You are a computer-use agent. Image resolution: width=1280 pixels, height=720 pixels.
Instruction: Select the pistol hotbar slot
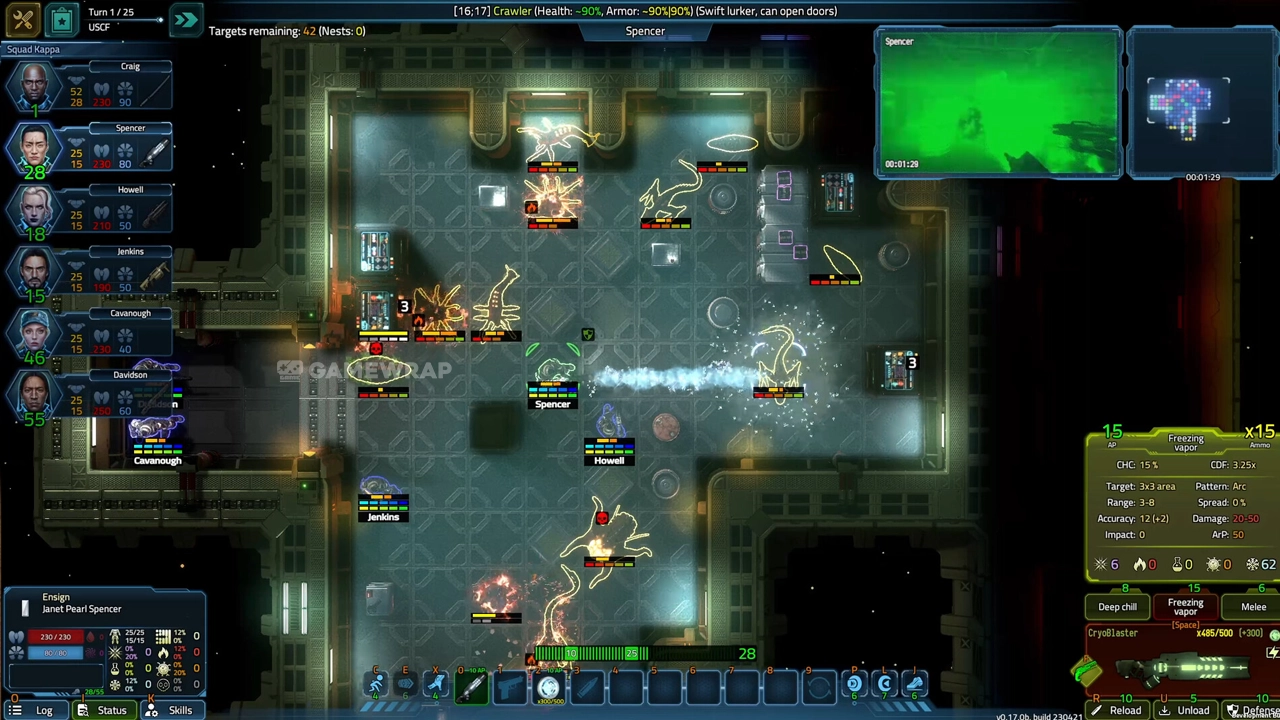(510, 686)
